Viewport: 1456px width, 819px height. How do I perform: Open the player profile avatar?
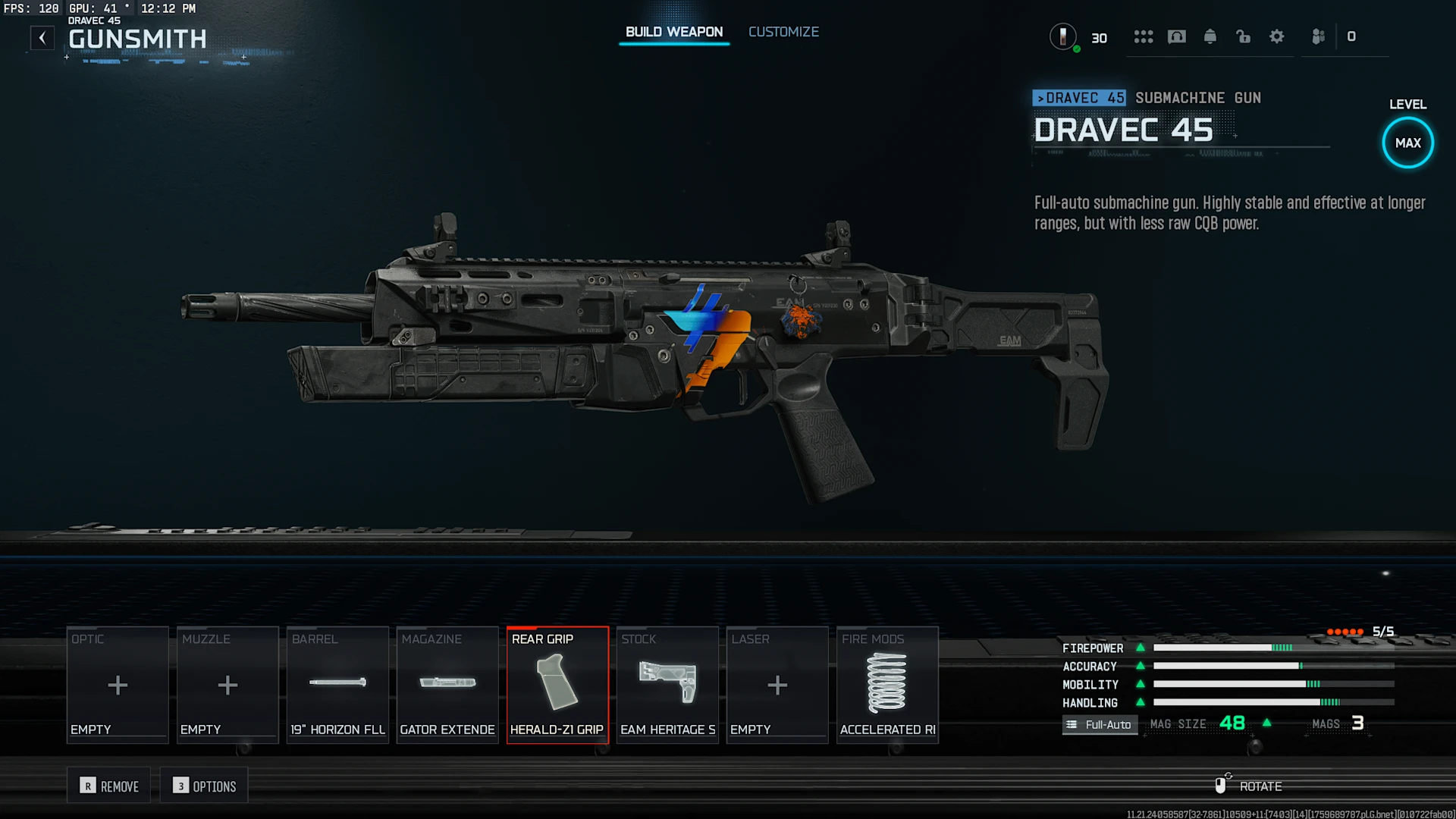[1062, 36]
